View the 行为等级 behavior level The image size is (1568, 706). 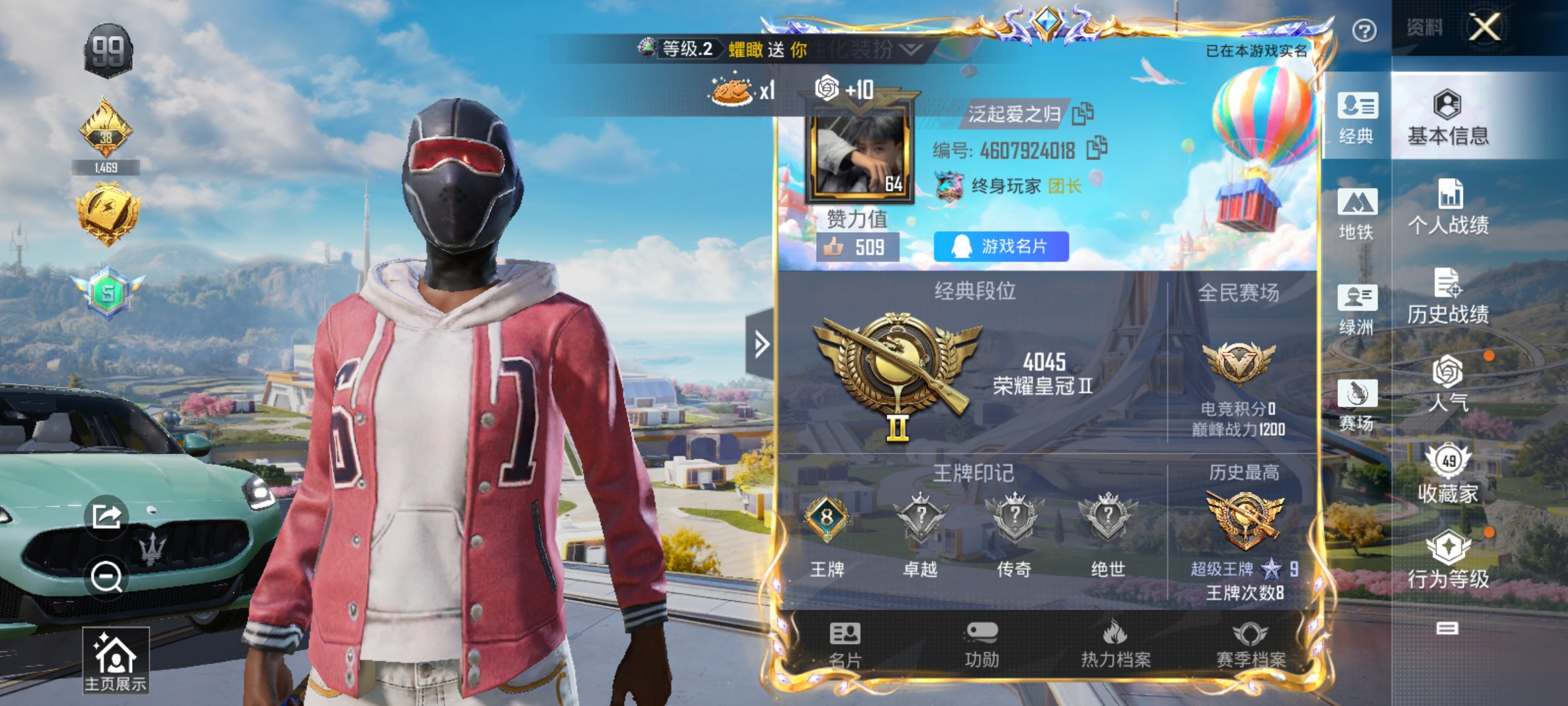click(1448, 560)
